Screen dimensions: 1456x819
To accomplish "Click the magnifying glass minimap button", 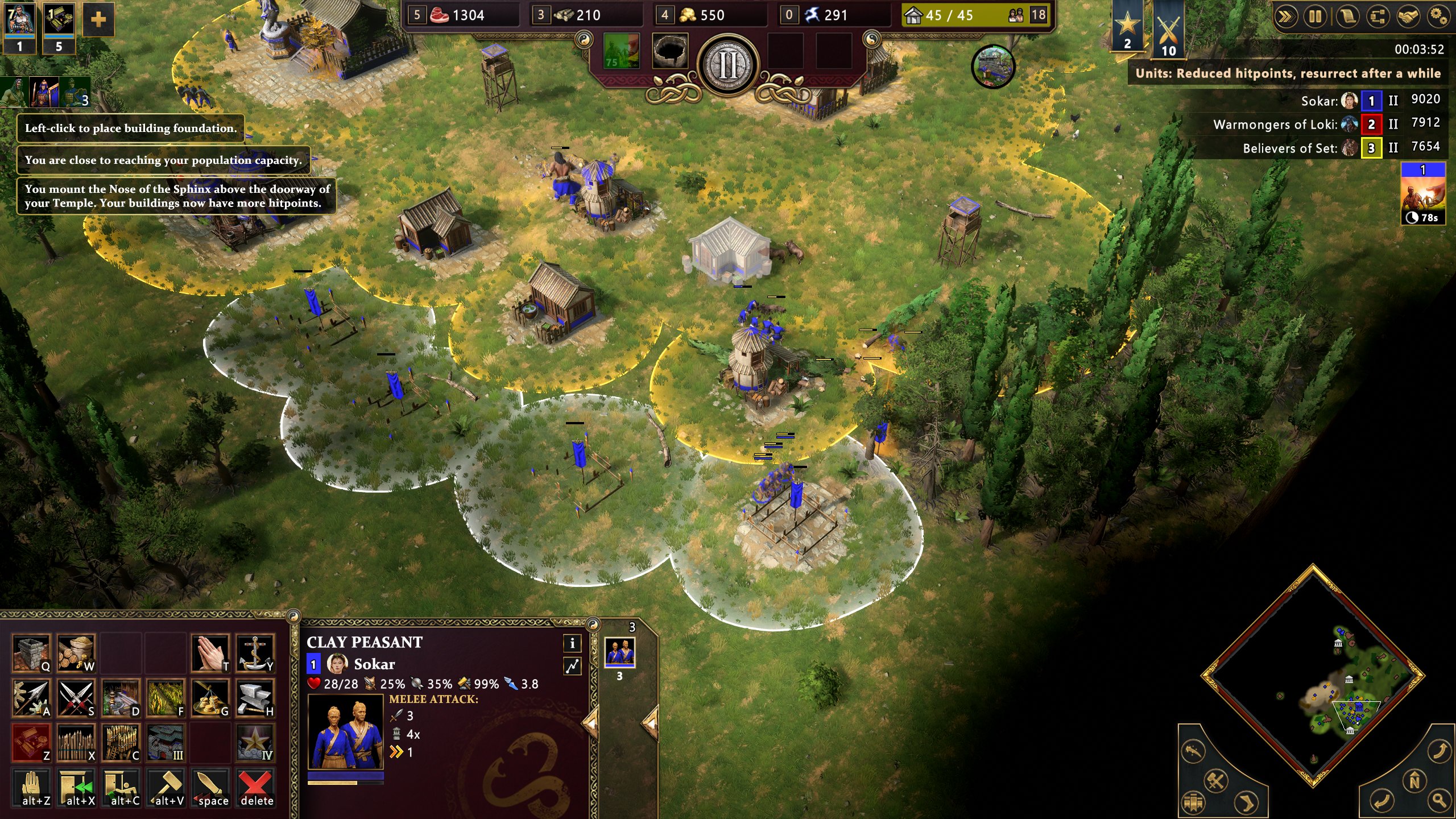I will [1438, 800].
